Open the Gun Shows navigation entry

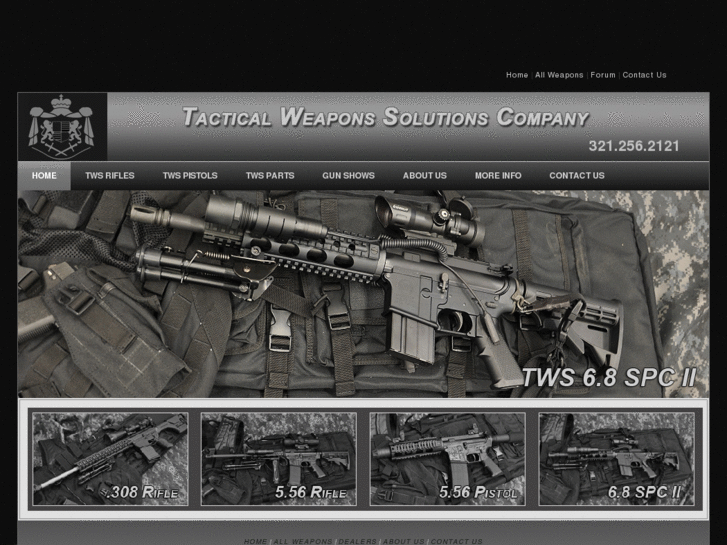(x=348, y=176)
